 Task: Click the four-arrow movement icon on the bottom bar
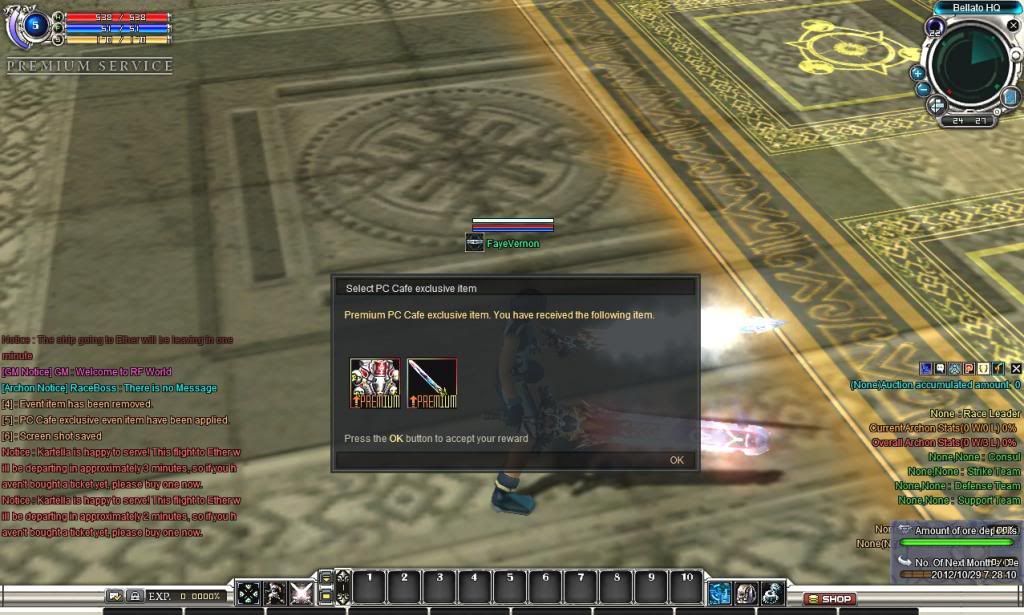click(247, 593)
